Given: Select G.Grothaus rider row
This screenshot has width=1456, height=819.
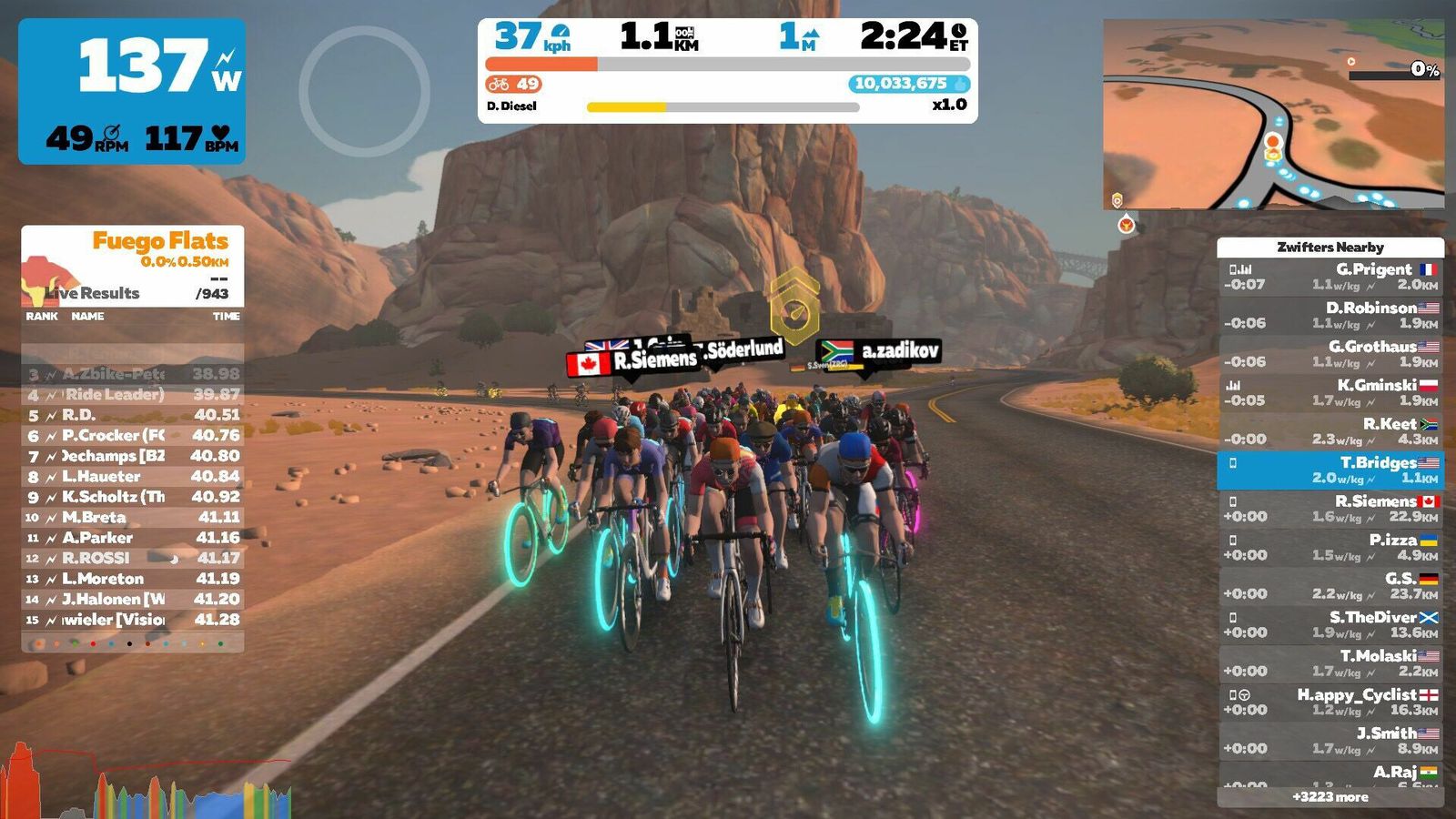Looking at the screenshot, I should coord(1330,354).
